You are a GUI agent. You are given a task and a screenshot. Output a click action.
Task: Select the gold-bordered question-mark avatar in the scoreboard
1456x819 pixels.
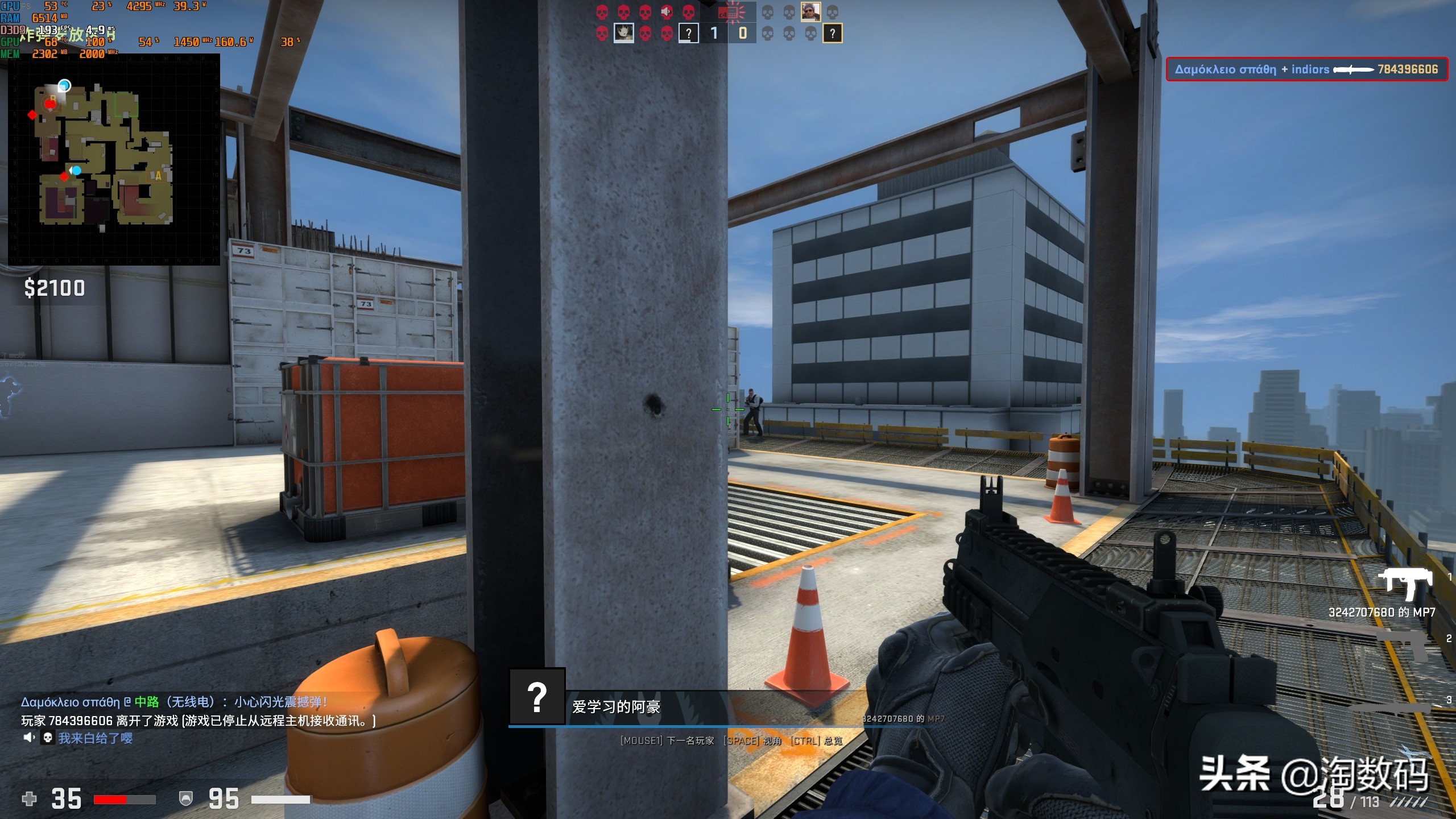833,34
